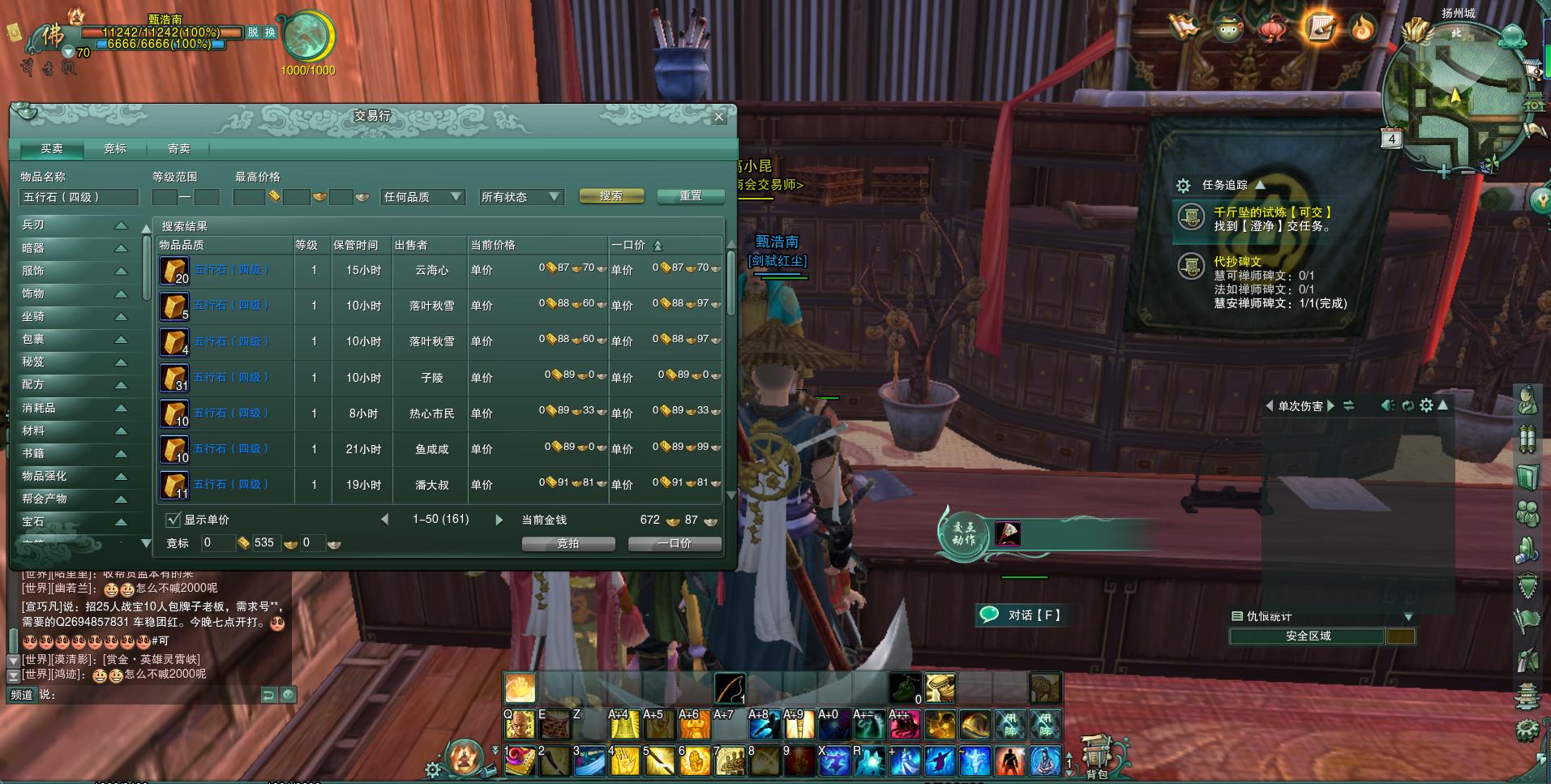Image resolution: width=1551 pixels, height=784 pixels.
Task: Toggle the 显示单价 checkbox
Action: [173, 520]
